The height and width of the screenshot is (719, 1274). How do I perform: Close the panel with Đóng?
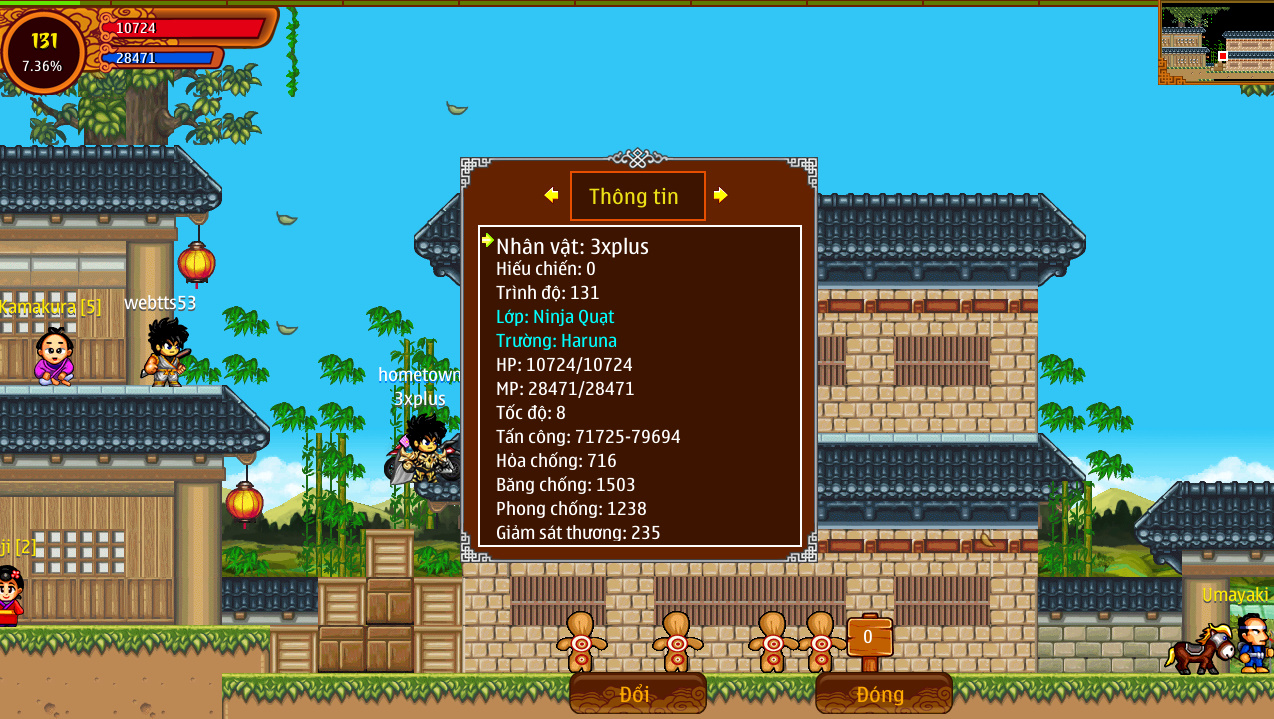click(883, 693)
